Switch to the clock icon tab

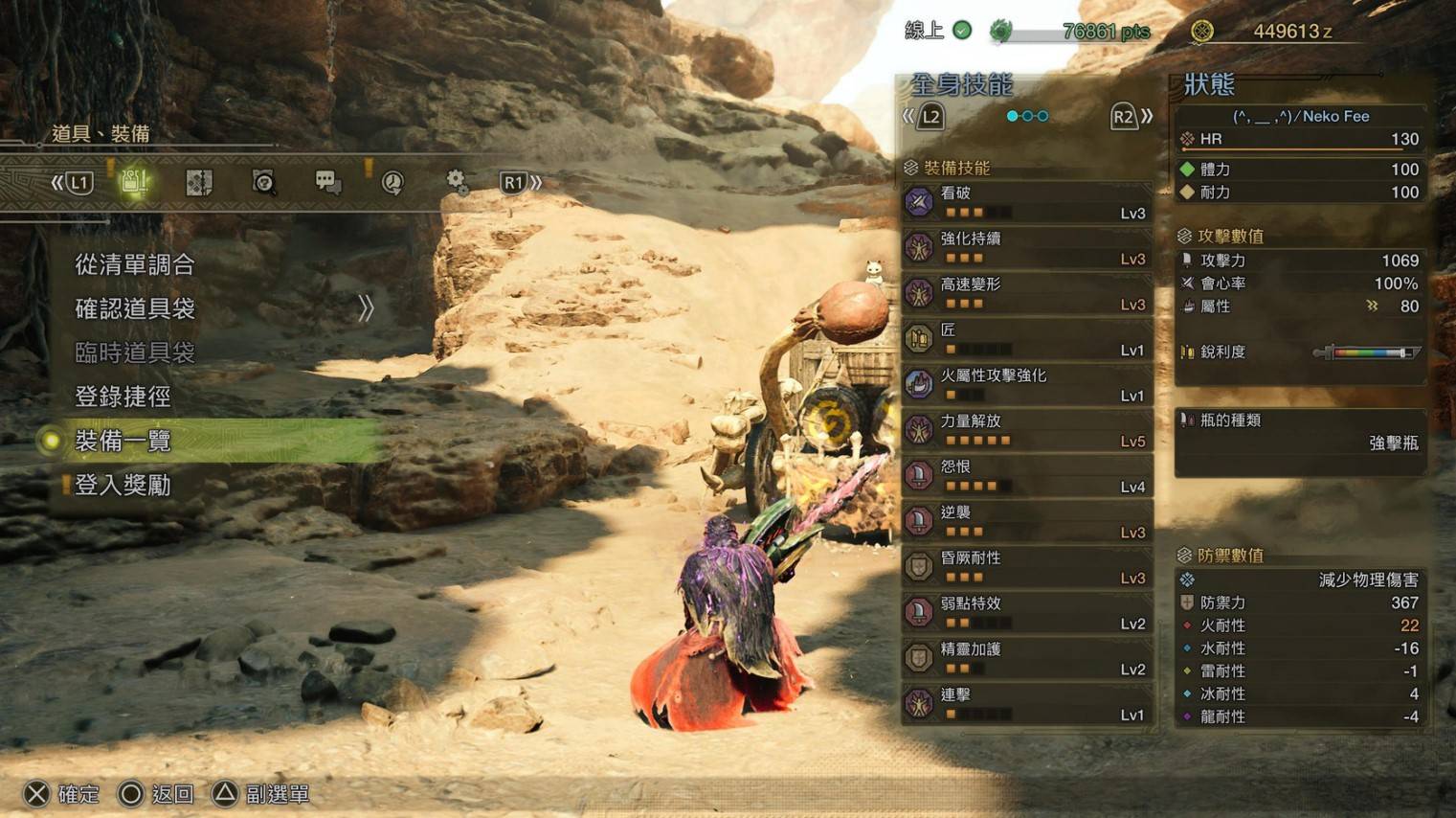(x=392, y=182)
